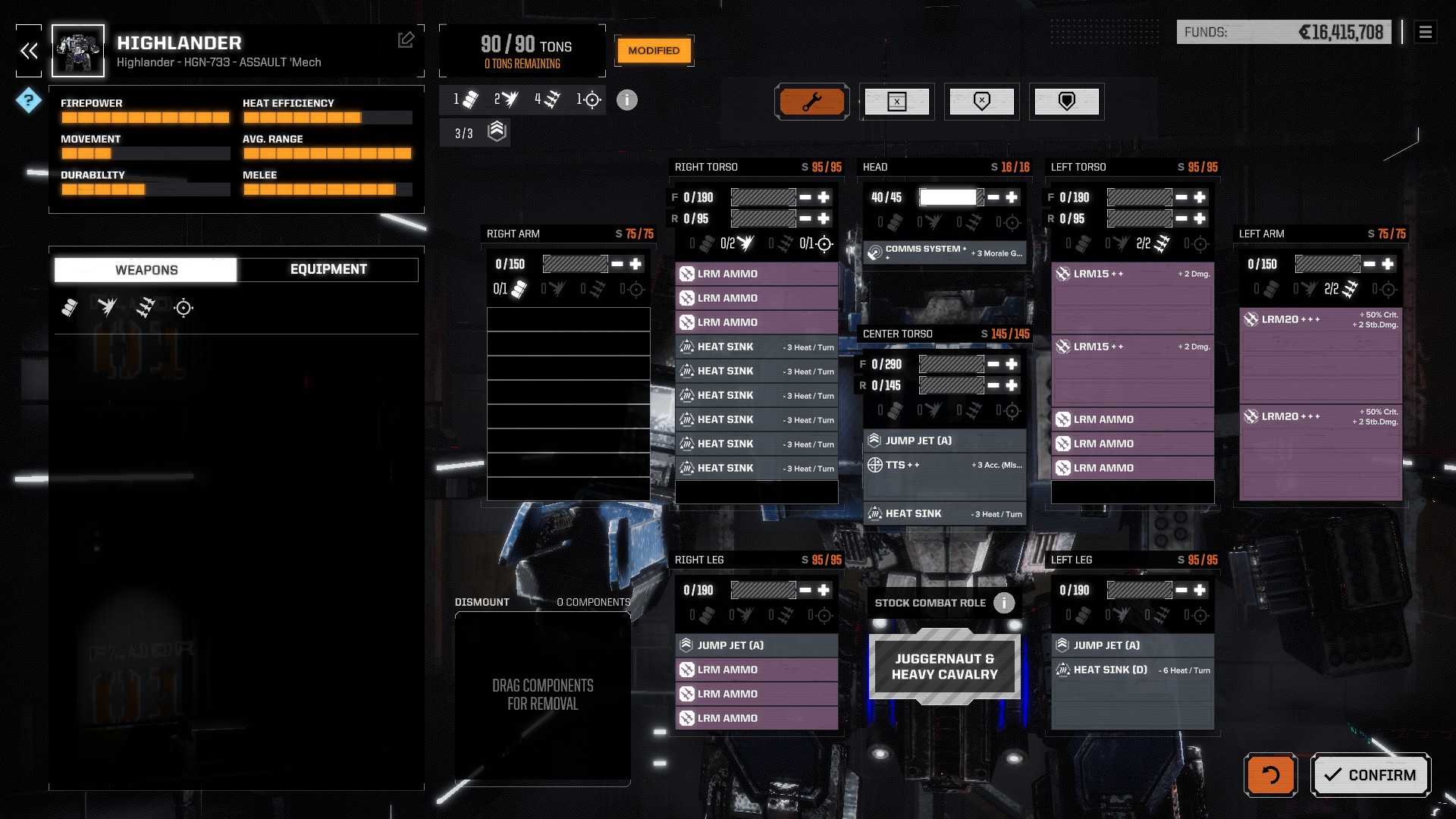Decrease head armor with minus button
The width and height of the screenshot is (1456, 819).
tap(993, 197)
